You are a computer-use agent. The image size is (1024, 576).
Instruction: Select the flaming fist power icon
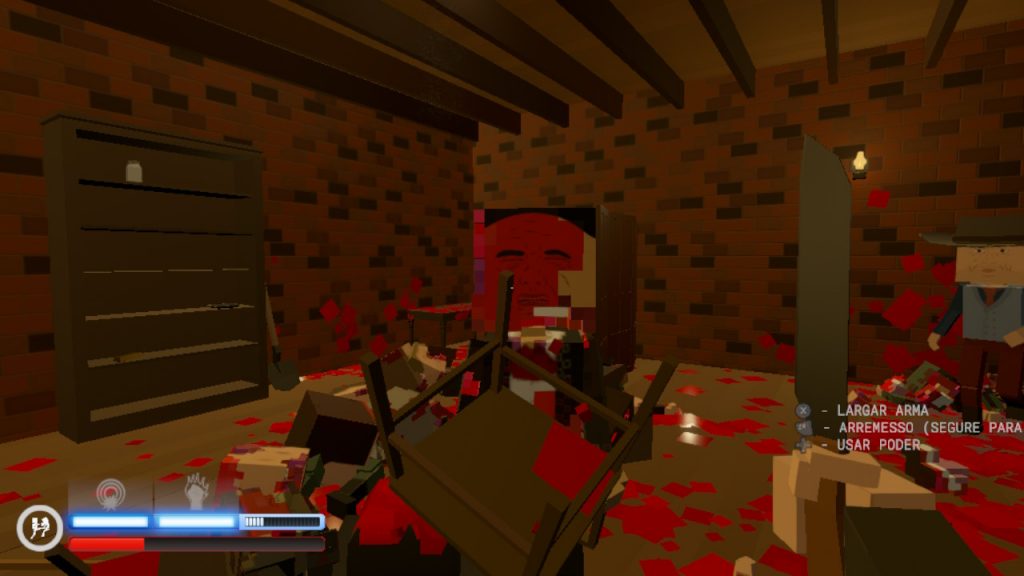coord(196,491)
